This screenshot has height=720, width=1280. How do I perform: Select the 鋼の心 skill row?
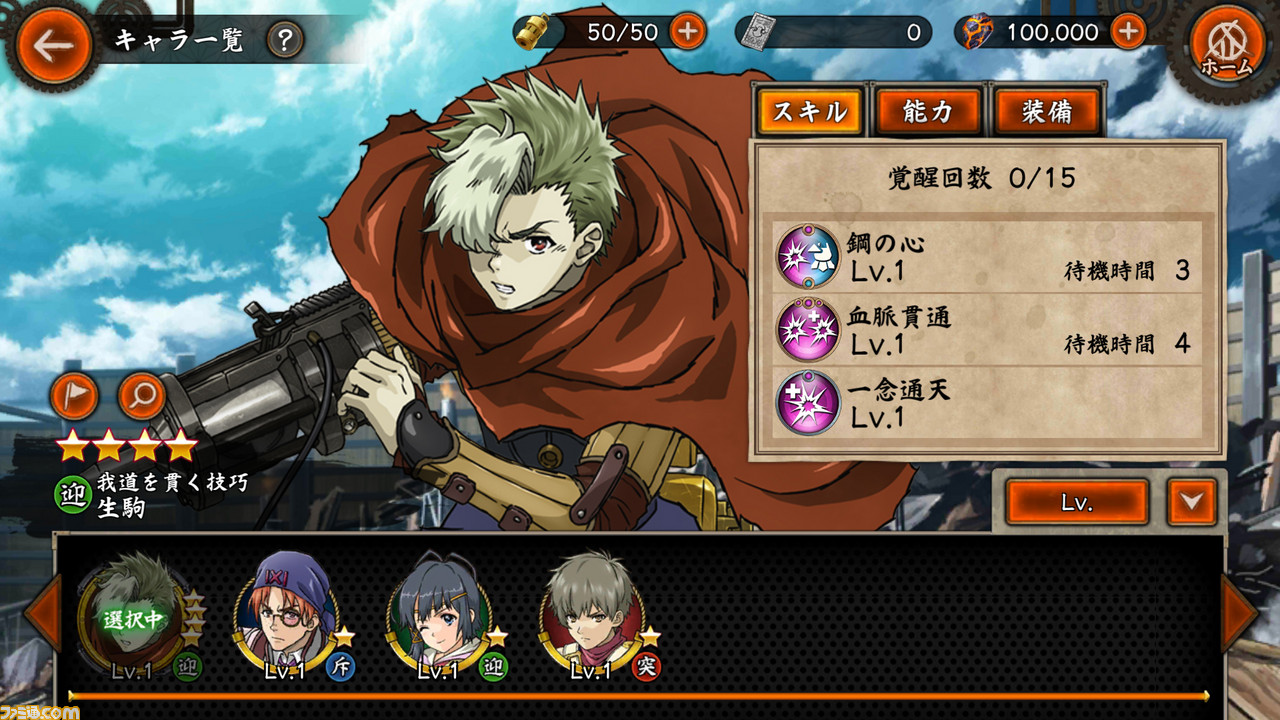click(x=988, y=257)
